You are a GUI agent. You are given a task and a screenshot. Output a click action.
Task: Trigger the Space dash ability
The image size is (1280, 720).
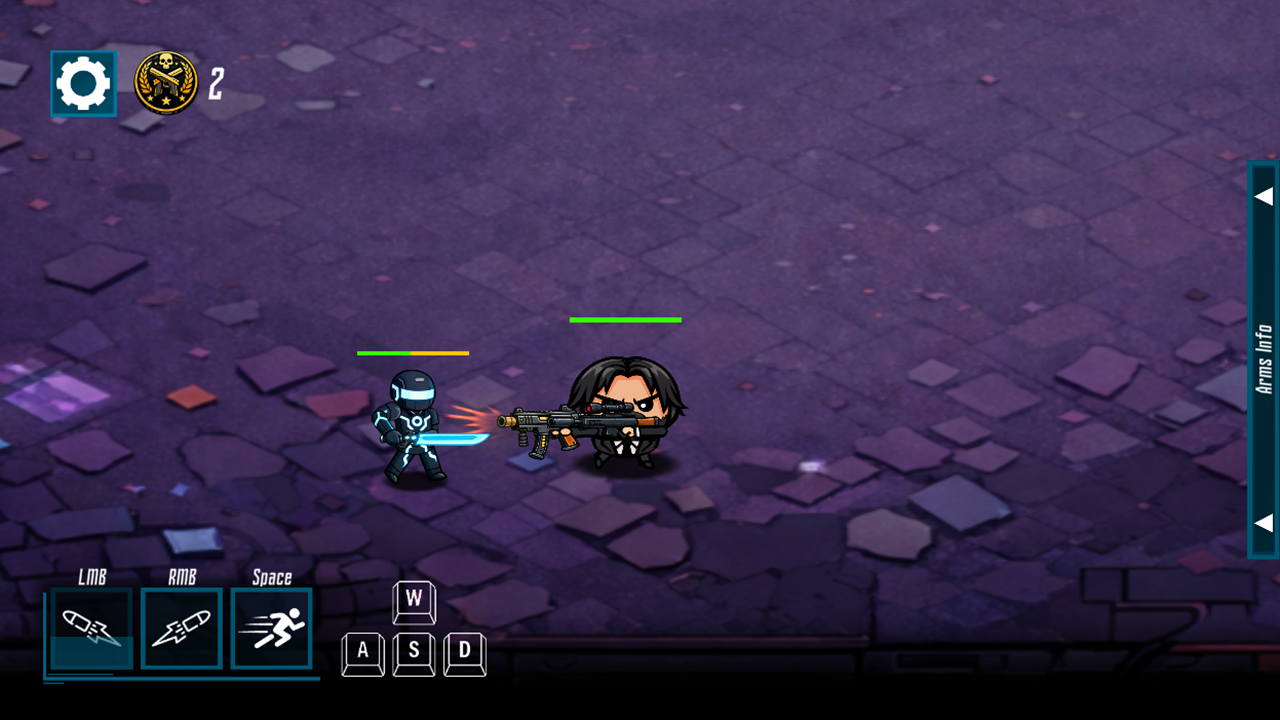[271, 628]
